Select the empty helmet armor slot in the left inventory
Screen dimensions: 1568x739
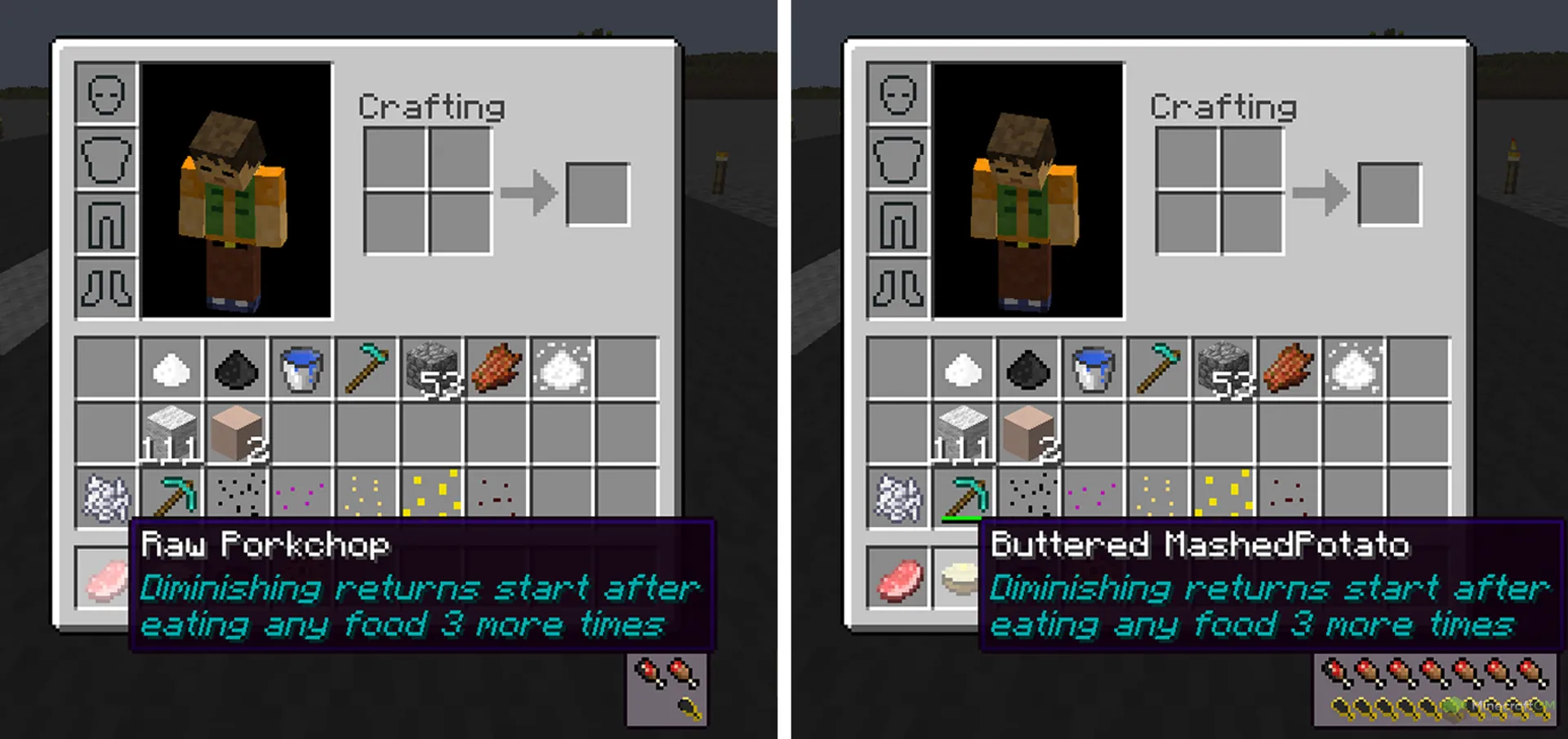coord(106,94)
